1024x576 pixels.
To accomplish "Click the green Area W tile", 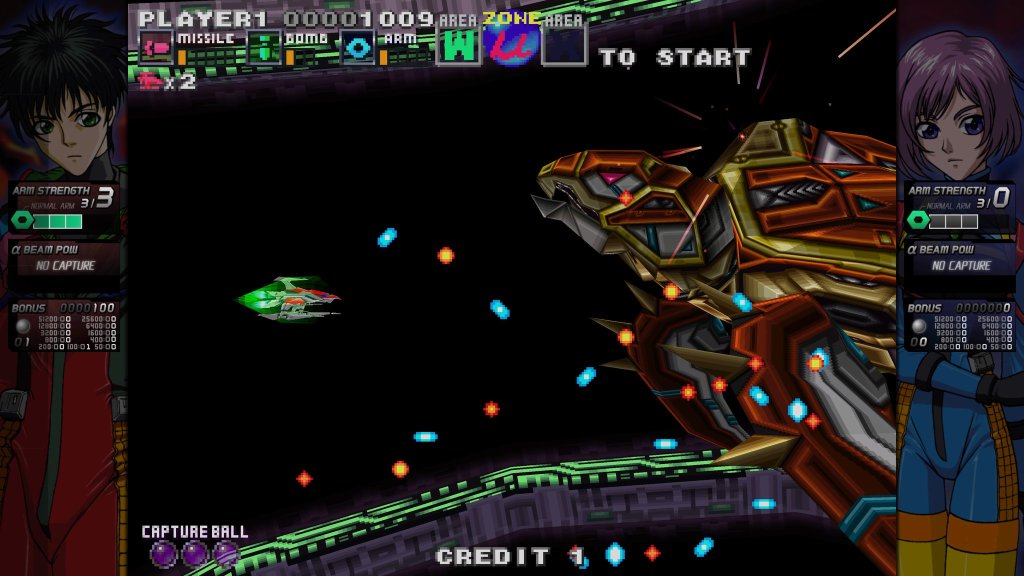I will click(x=459, y=45).
